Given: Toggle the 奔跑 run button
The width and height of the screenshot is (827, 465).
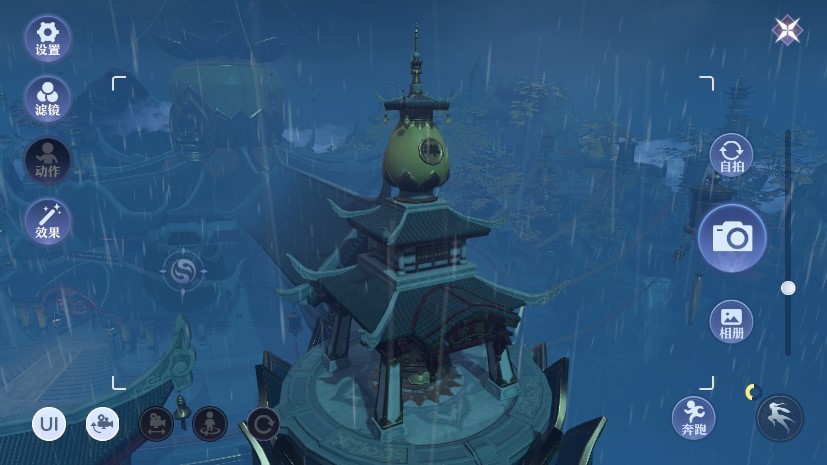Looking at the screenshot, I should coord(692,417).
